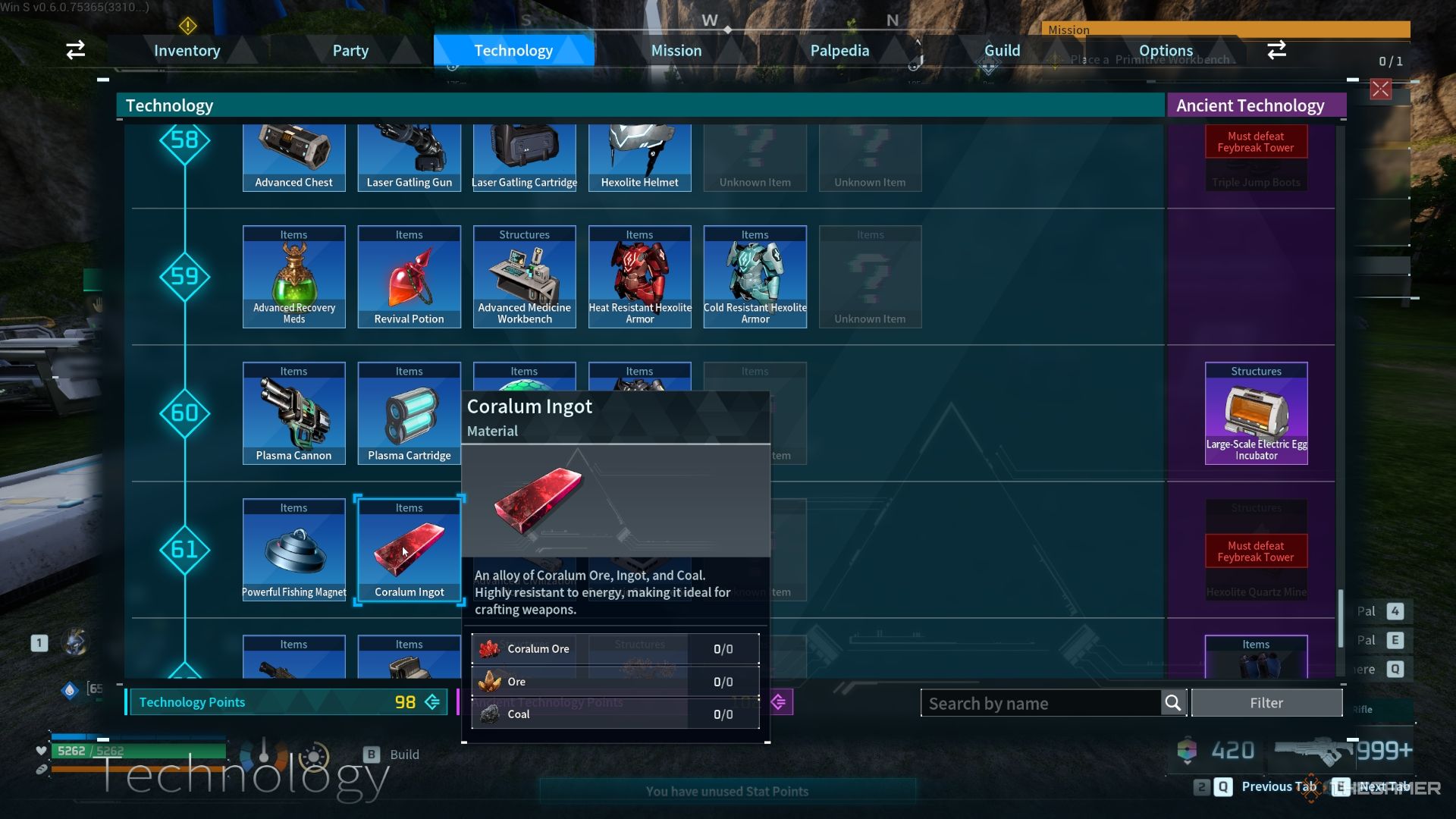Open the Guild tab
Image resolution: width=1456 pixels, height=819 pixels.
1002,51
